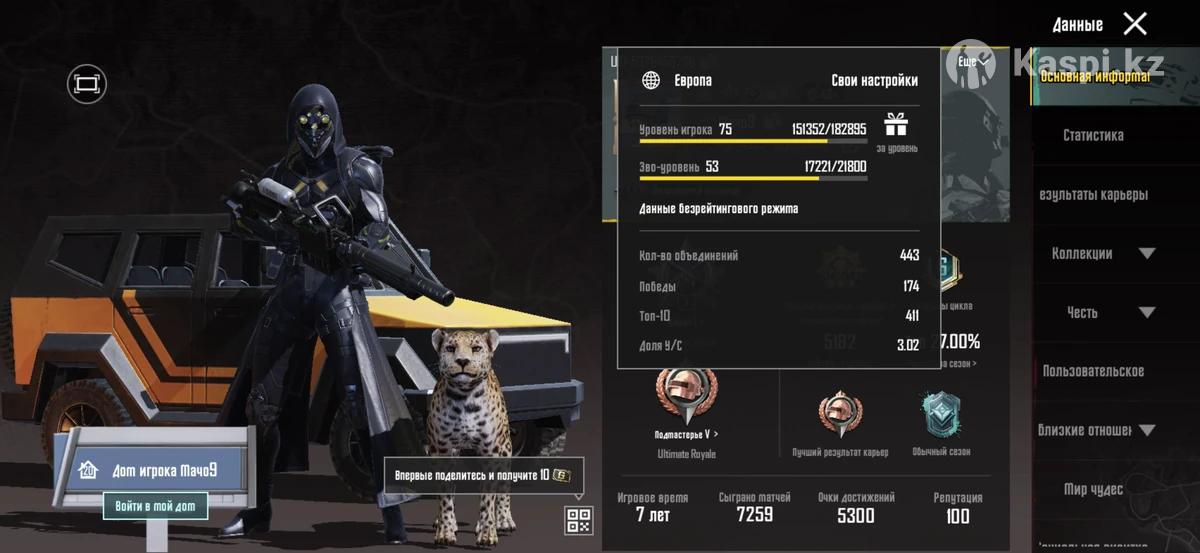Open the Подмастерье V rank details
This screenshot has height=553, width=1200.
[x=686, y=400]
